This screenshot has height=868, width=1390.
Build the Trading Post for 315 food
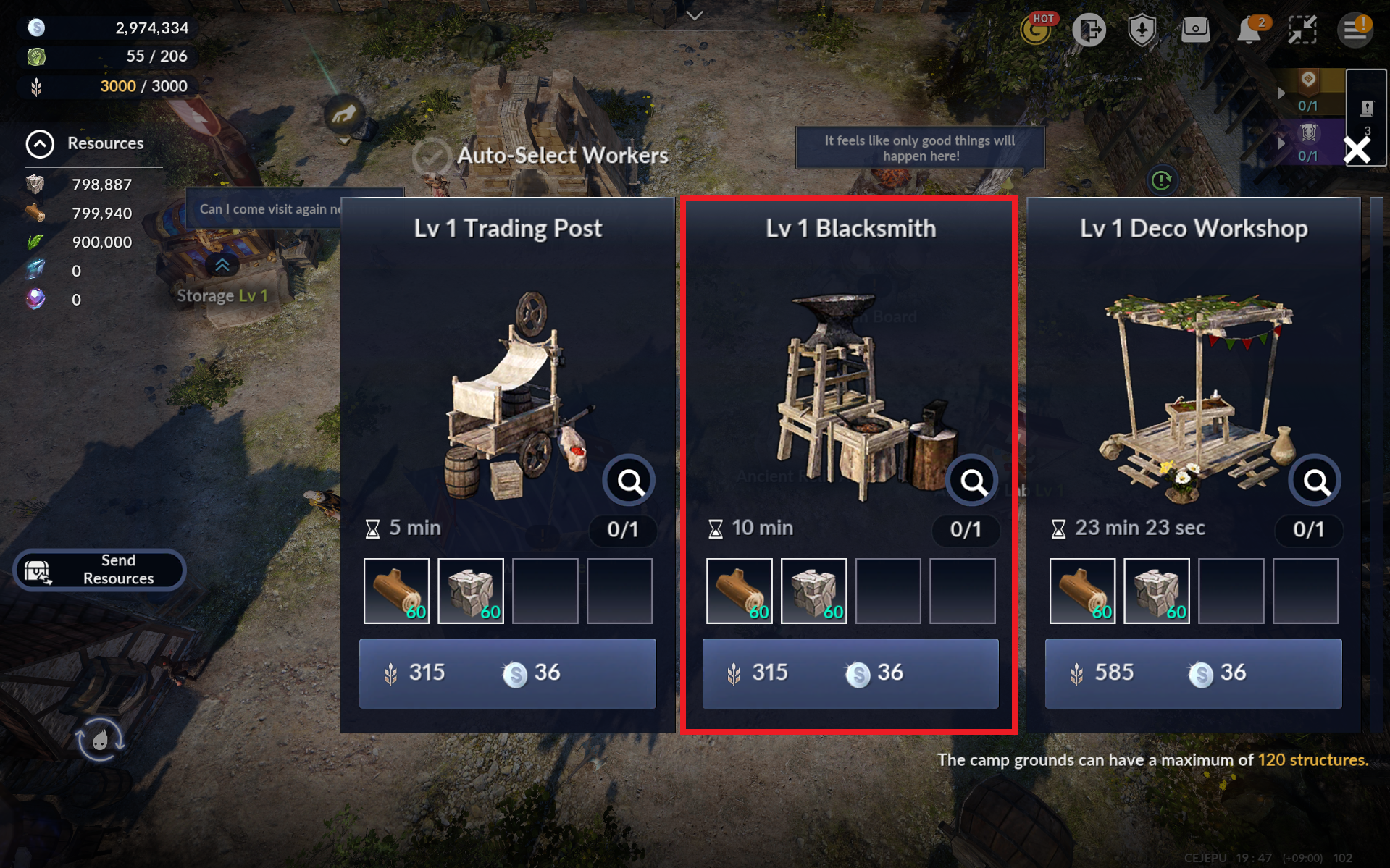click(507, 673)
